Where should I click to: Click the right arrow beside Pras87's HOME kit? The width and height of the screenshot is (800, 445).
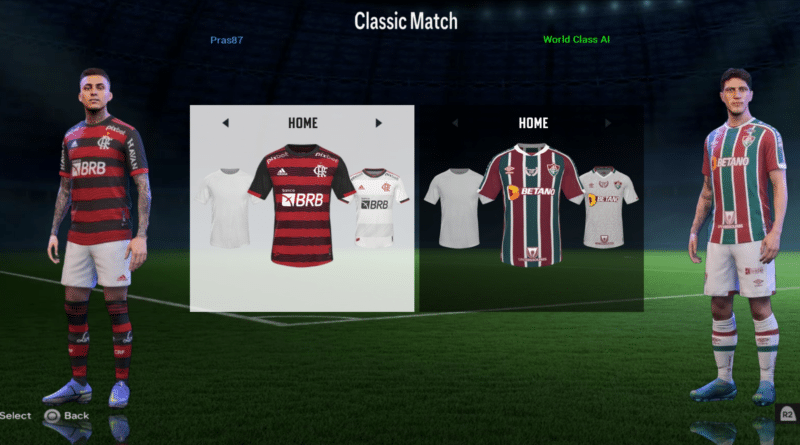click(x=379, y=123)
